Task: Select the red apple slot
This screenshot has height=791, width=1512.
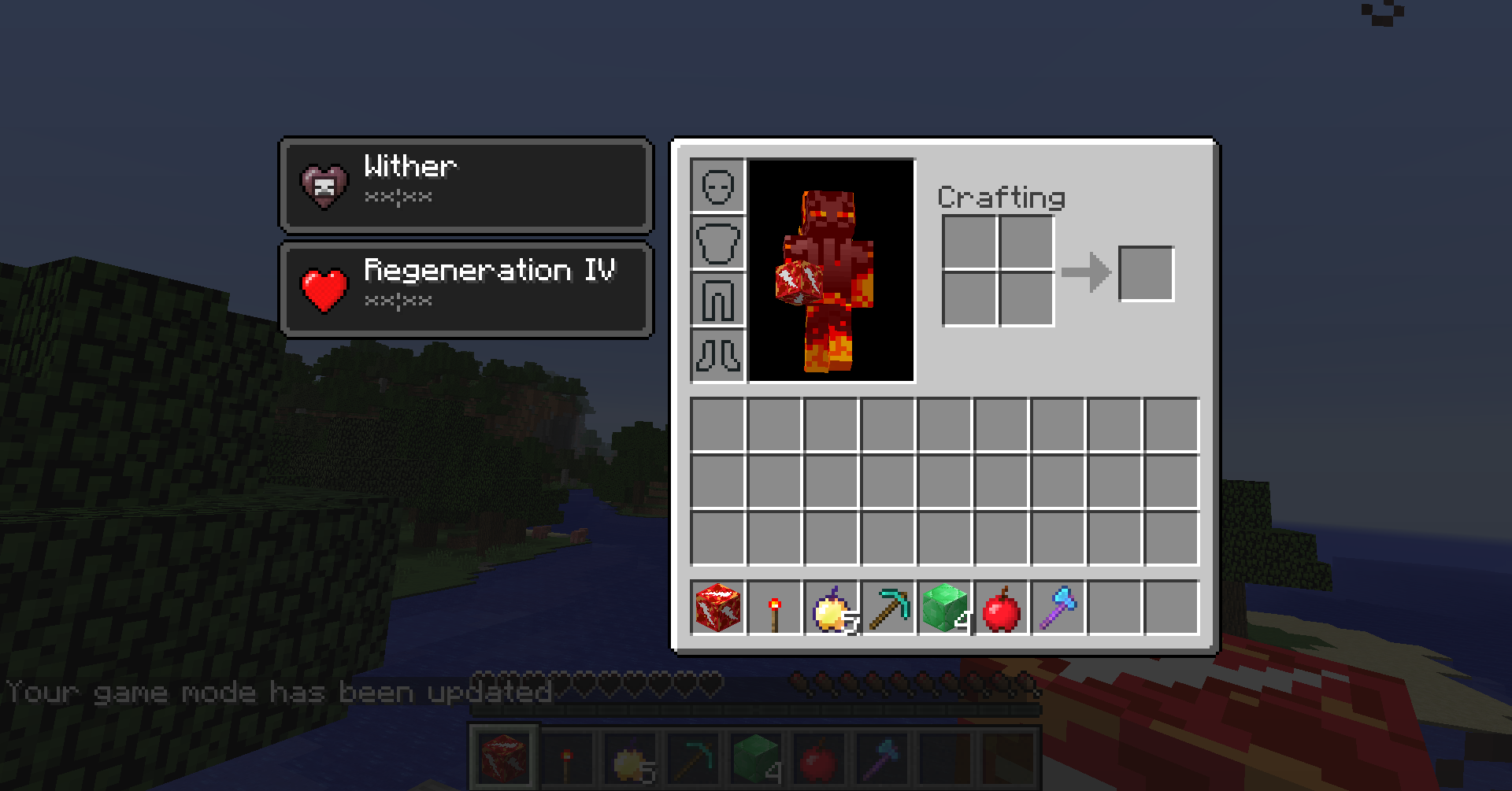Action: (1001, 608)
